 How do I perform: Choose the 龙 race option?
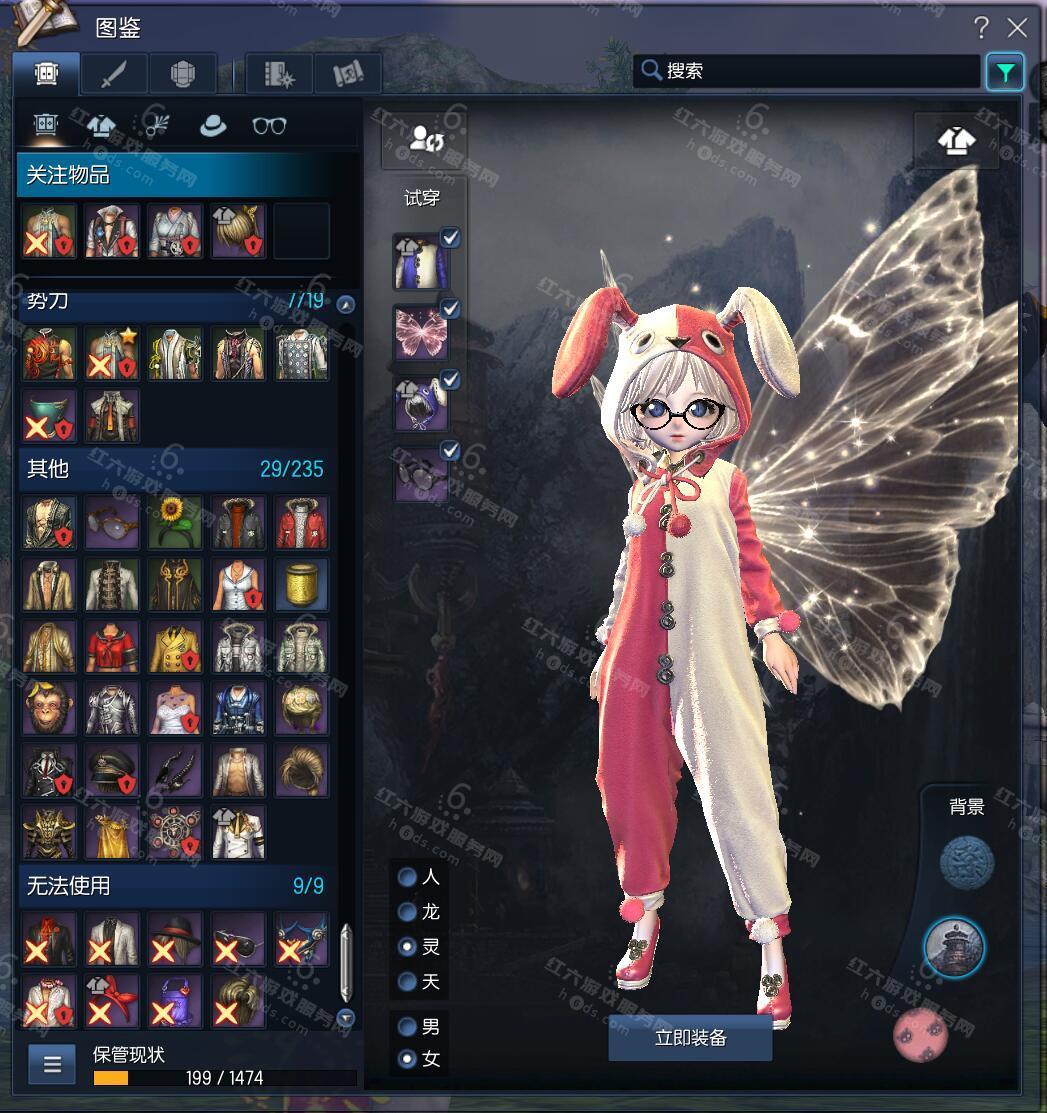[408, 912]
